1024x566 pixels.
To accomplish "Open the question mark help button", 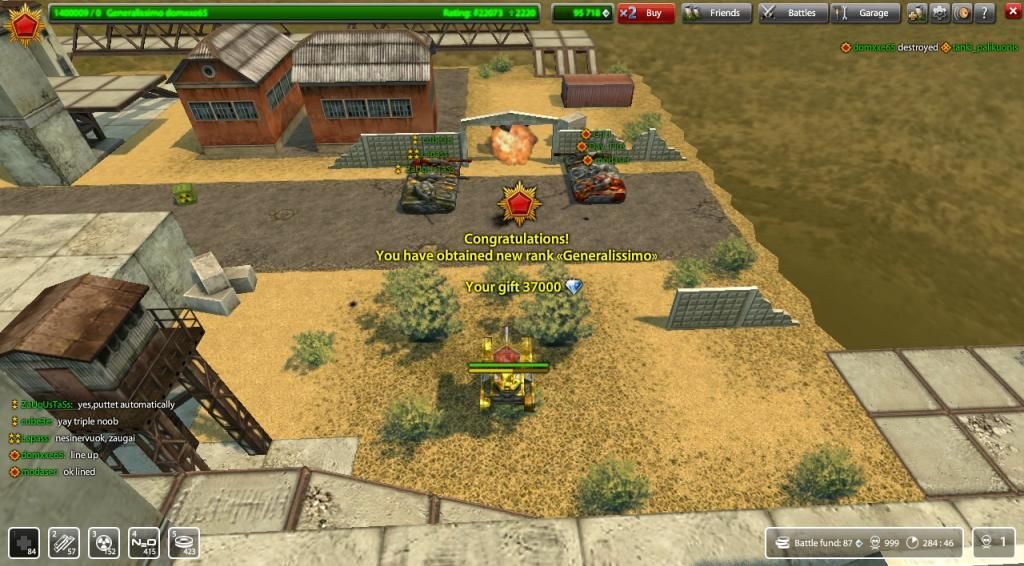I will (985, 13).
